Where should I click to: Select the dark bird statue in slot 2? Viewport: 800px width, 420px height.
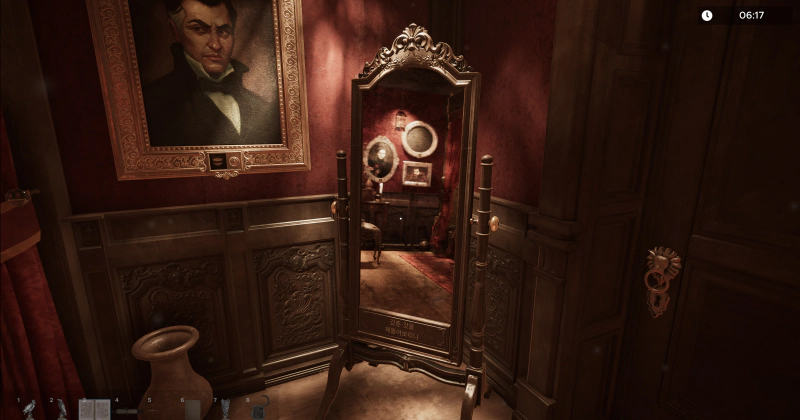pyautogui.click(x=61, y=409)
